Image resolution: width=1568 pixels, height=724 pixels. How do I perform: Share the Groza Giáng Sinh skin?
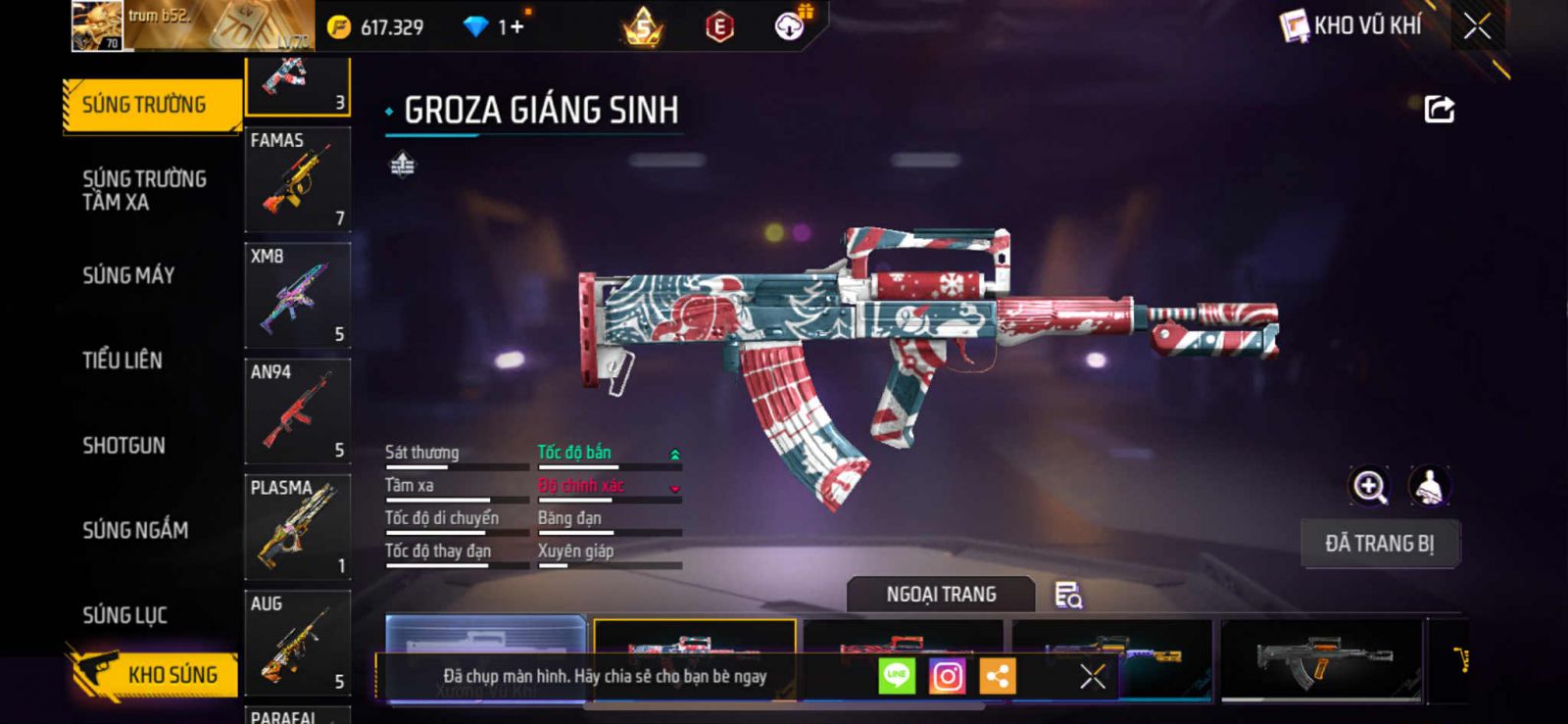pos(1439,109)
